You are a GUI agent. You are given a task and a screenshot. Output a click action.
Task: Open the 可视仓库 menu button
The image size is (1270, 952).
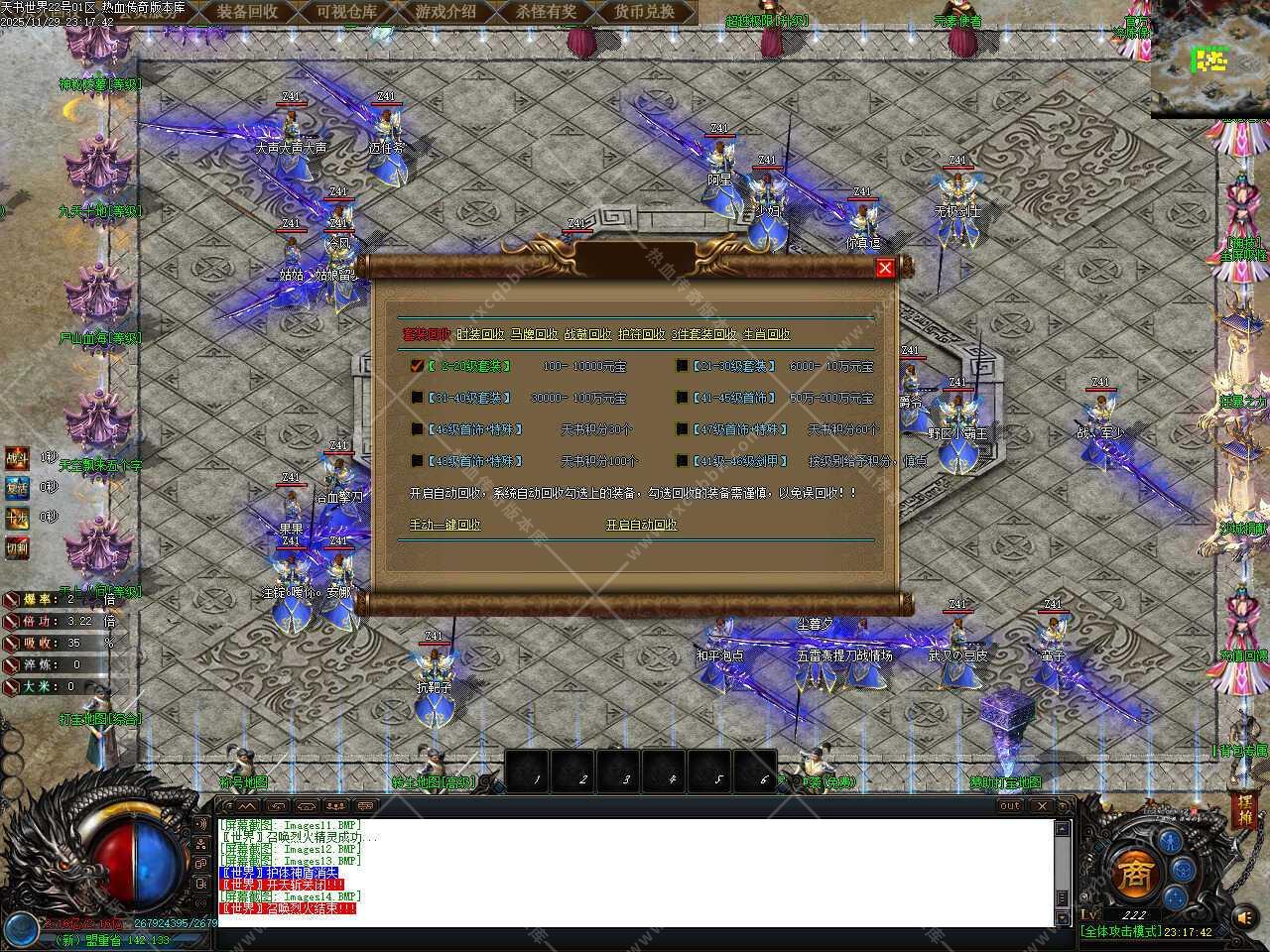346,12
